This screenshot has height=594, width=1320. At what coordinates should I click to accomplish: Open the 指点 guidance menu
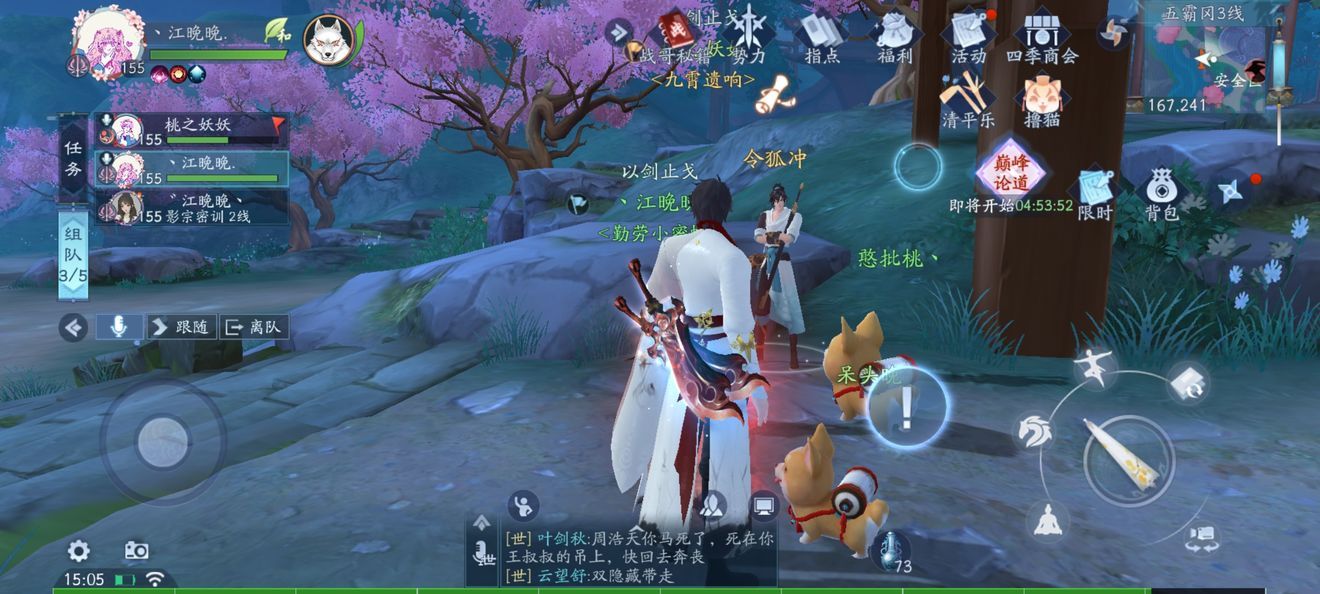[822, 37]
